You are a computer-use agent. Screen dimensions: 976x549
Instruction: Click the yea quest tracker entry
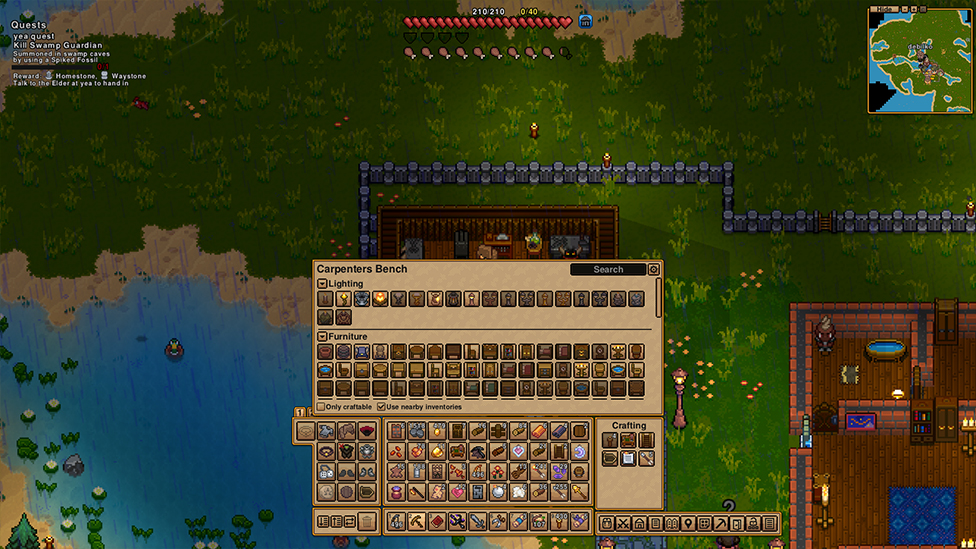click(34, 36)
